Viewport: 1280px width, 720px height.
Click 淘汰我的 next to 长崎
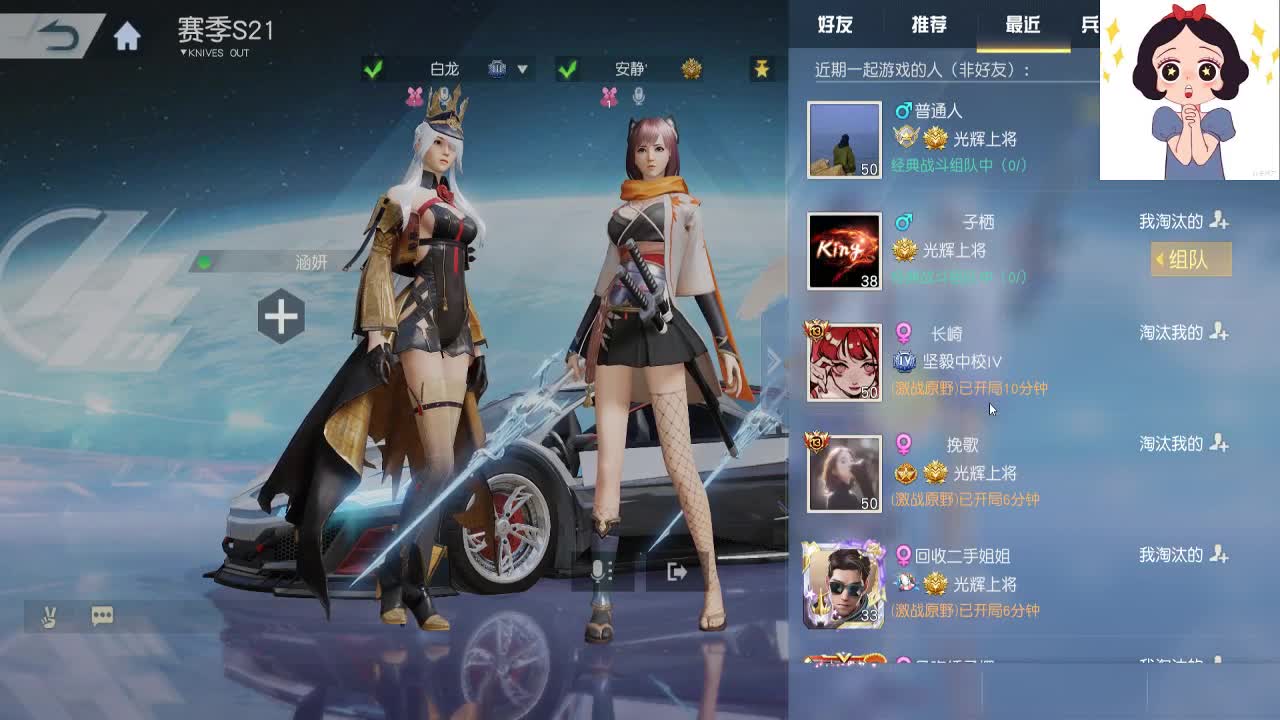point(1170,332)
